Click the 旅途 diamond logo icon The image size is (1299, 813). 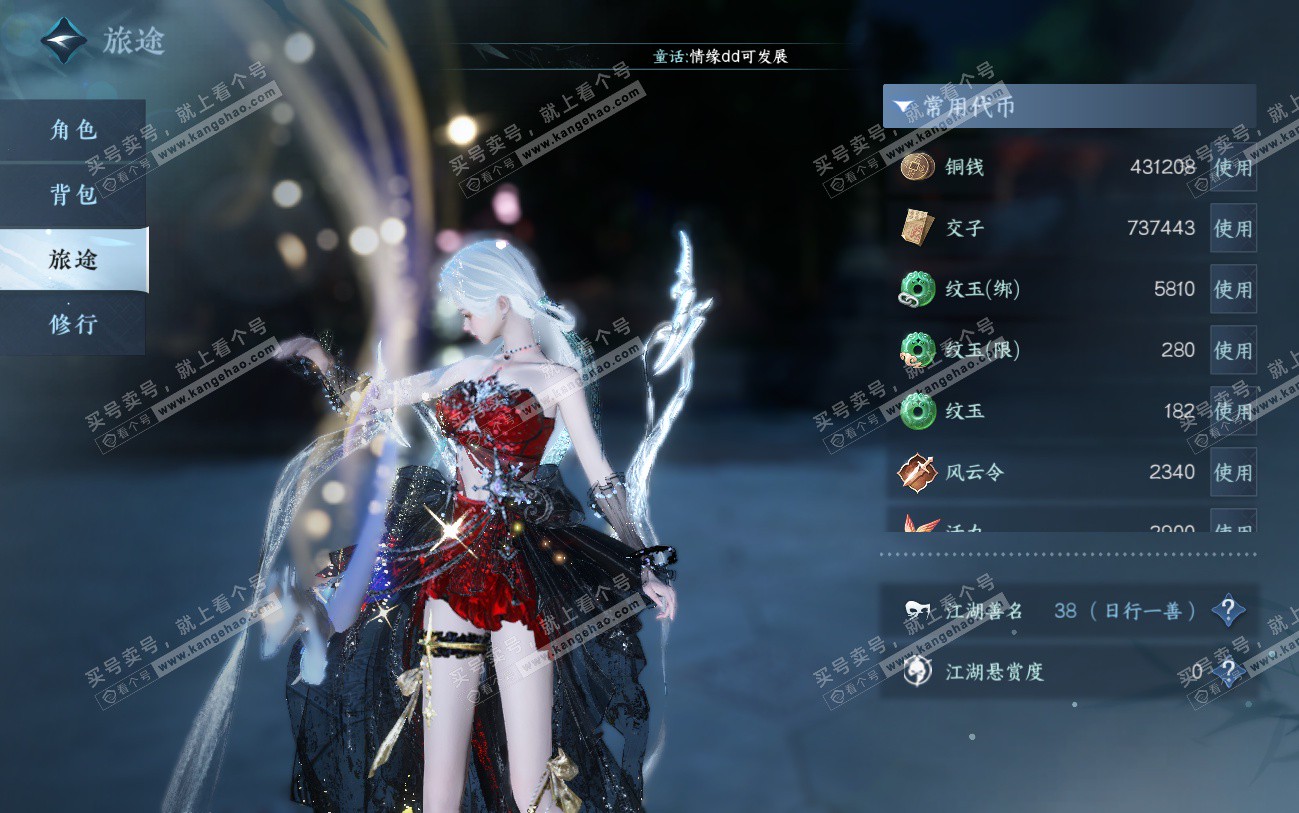pyautogui.click(x=63, y=41)
